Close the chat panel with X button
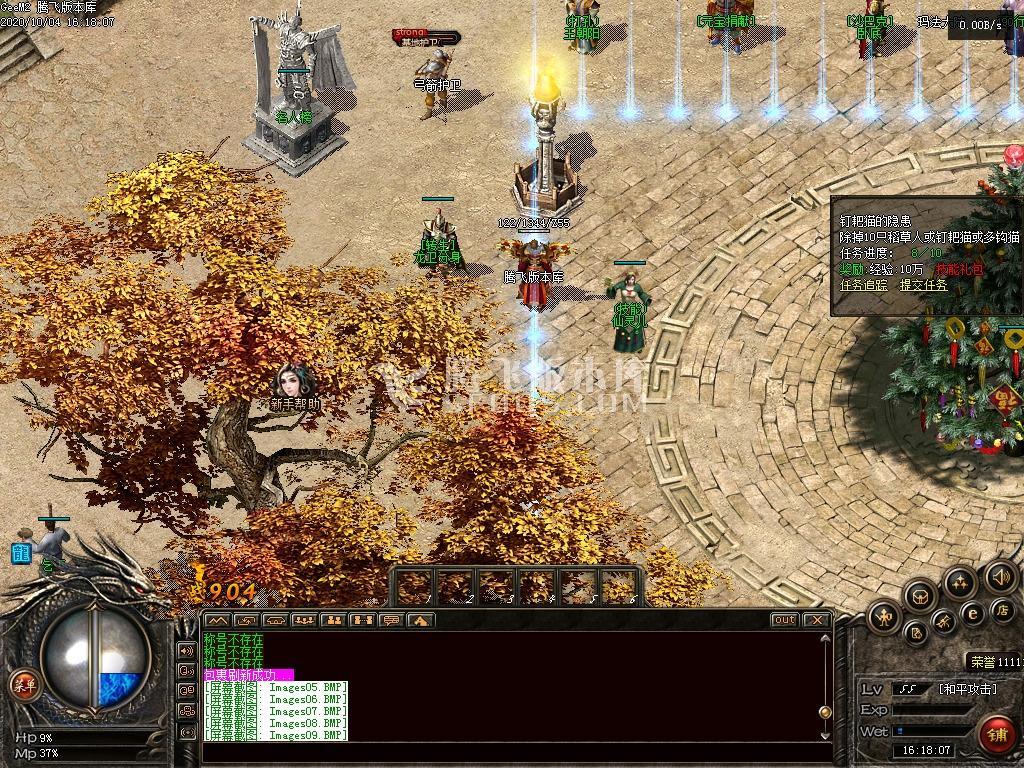 pyautogui.click(x=817, y=620)
